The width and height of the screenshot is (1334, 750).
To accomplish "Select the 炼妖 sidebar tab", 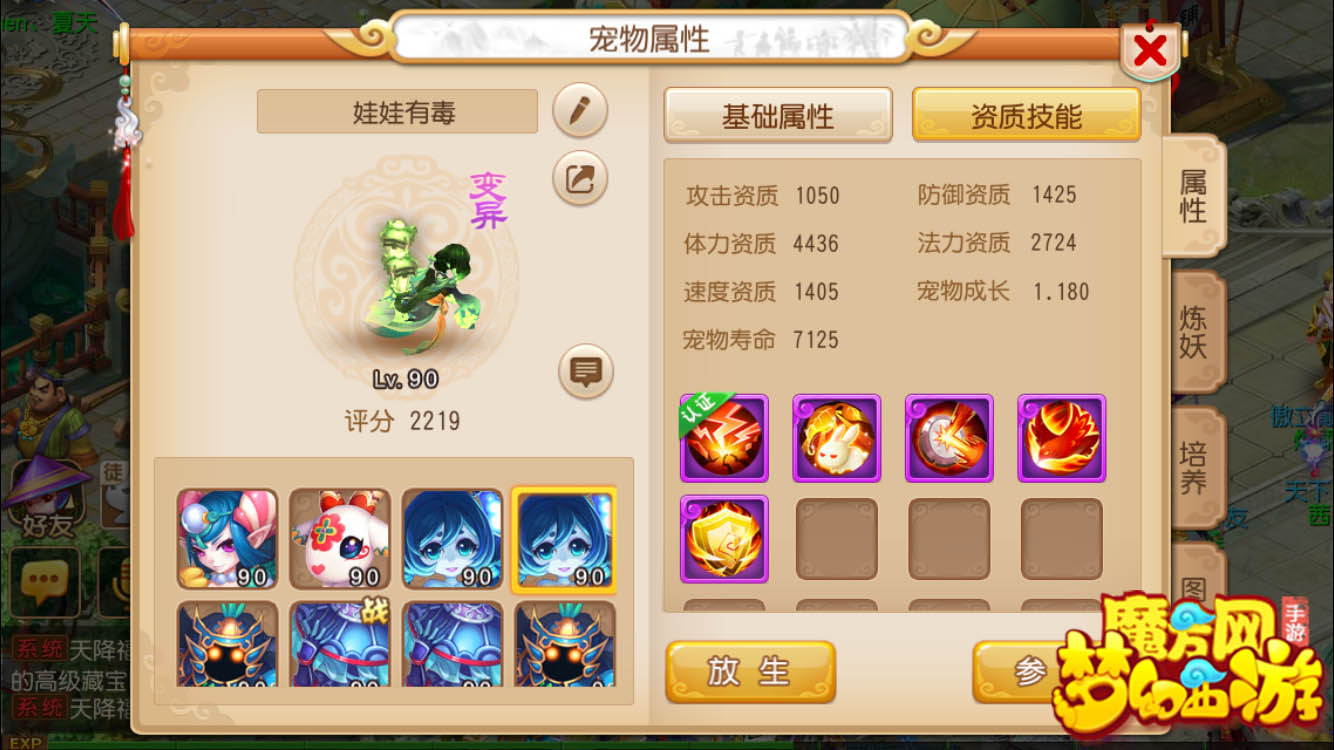I will point(1196,330).
